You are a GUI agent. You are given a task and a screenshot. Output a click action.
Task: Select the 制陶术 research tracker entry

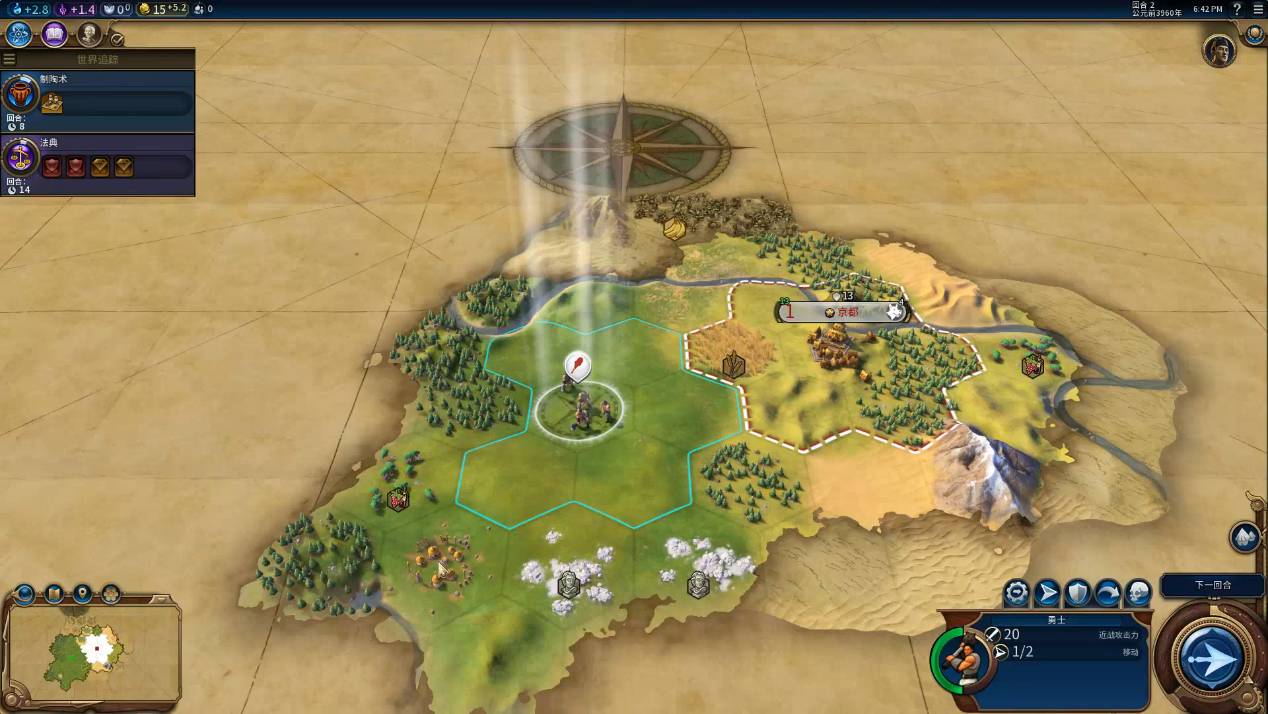tap(97, 100)
